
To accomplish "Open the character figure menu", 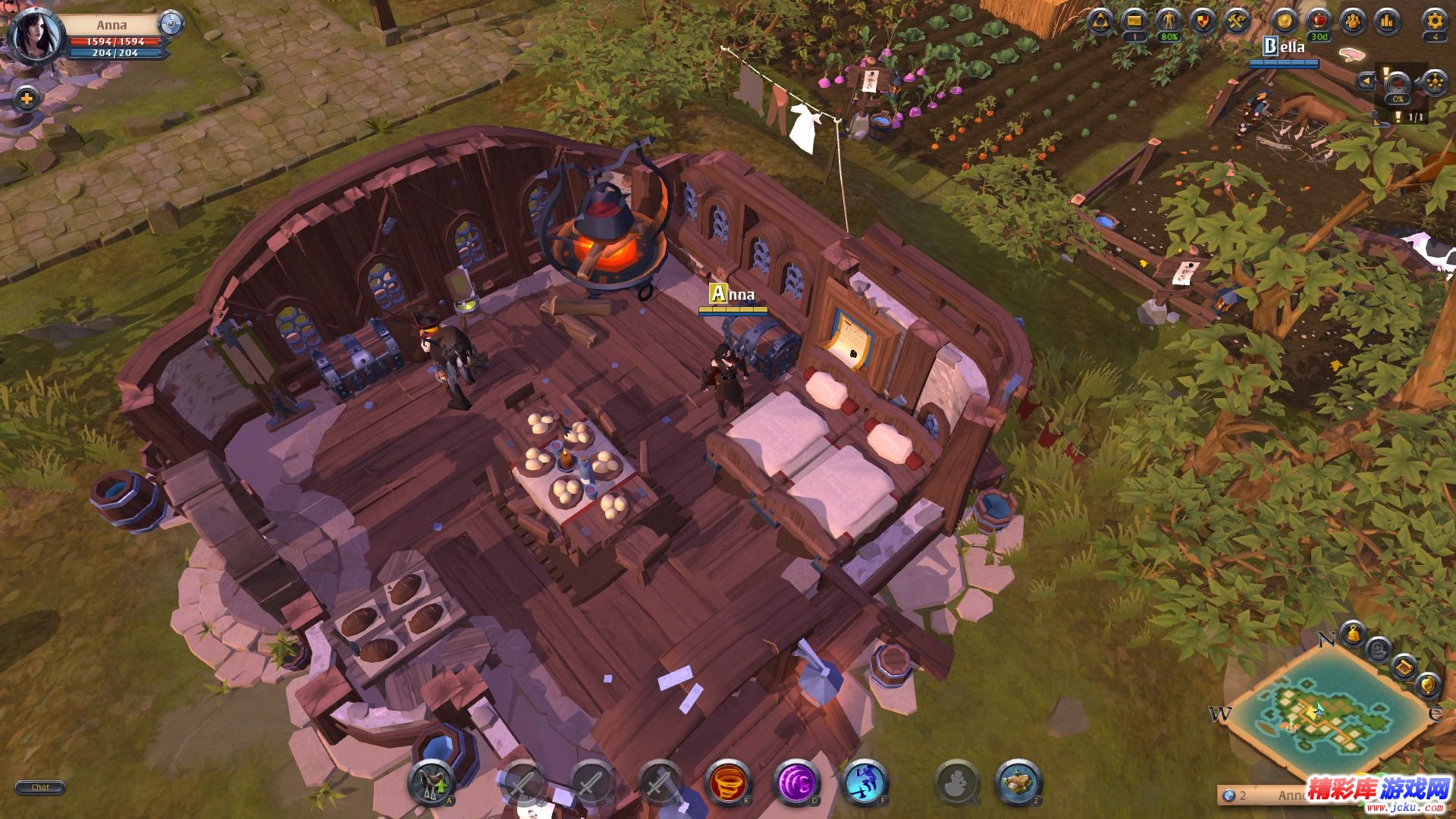I will 1169,21.
